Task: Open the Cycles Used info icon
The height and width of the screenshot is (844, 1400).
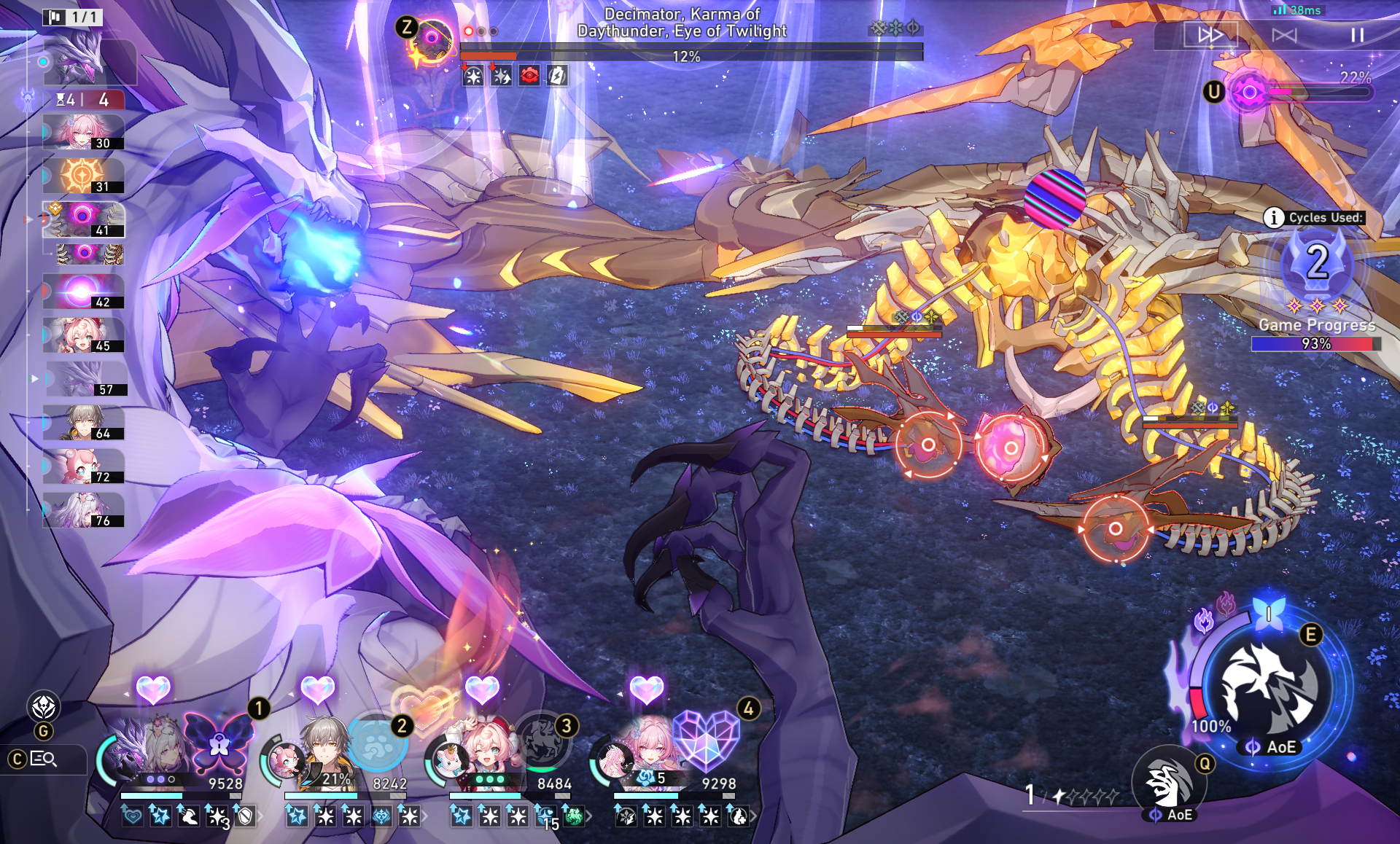Action: [x=1273, y=217]
